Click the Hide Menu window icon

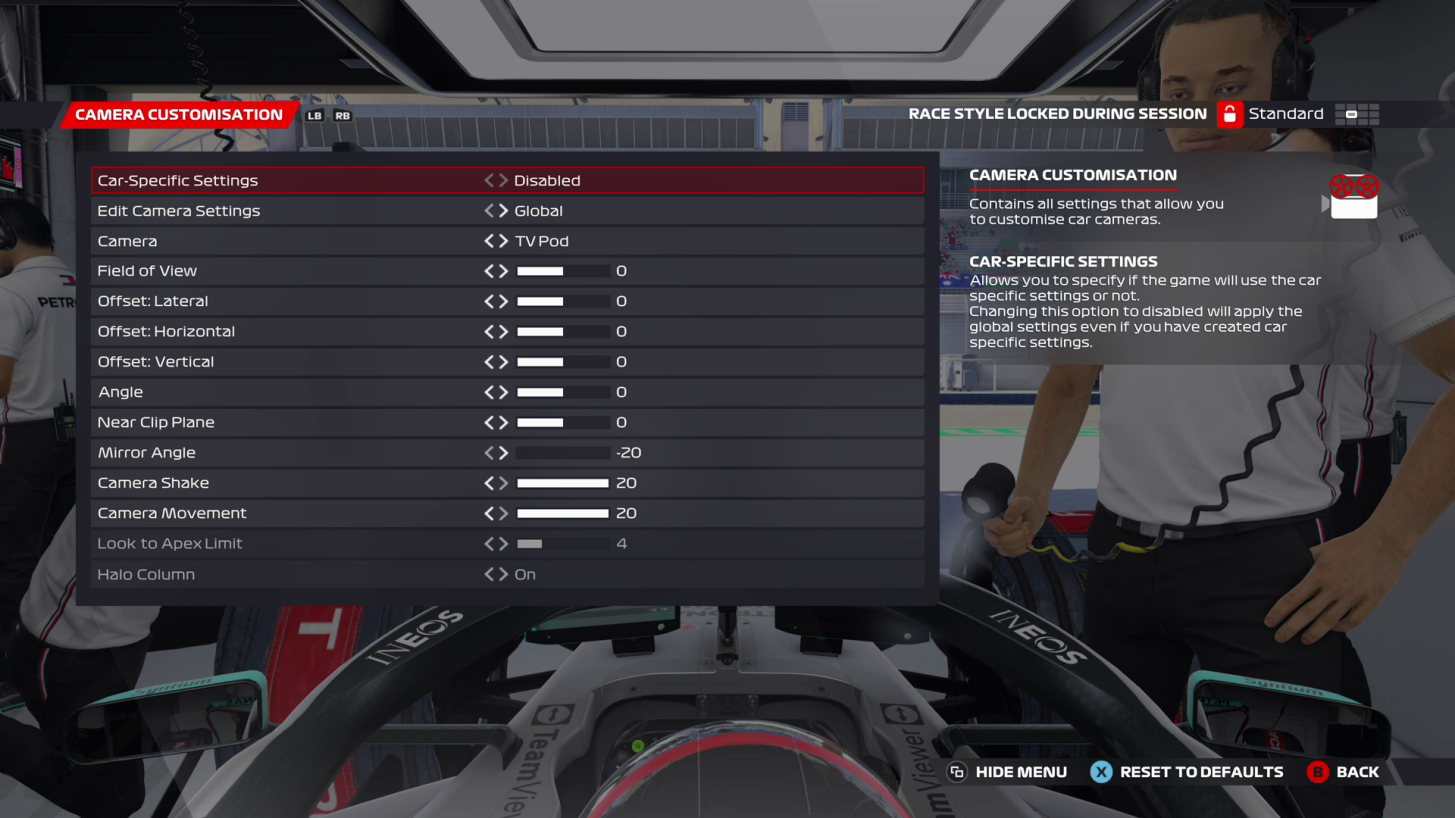(x=957, y=771)
